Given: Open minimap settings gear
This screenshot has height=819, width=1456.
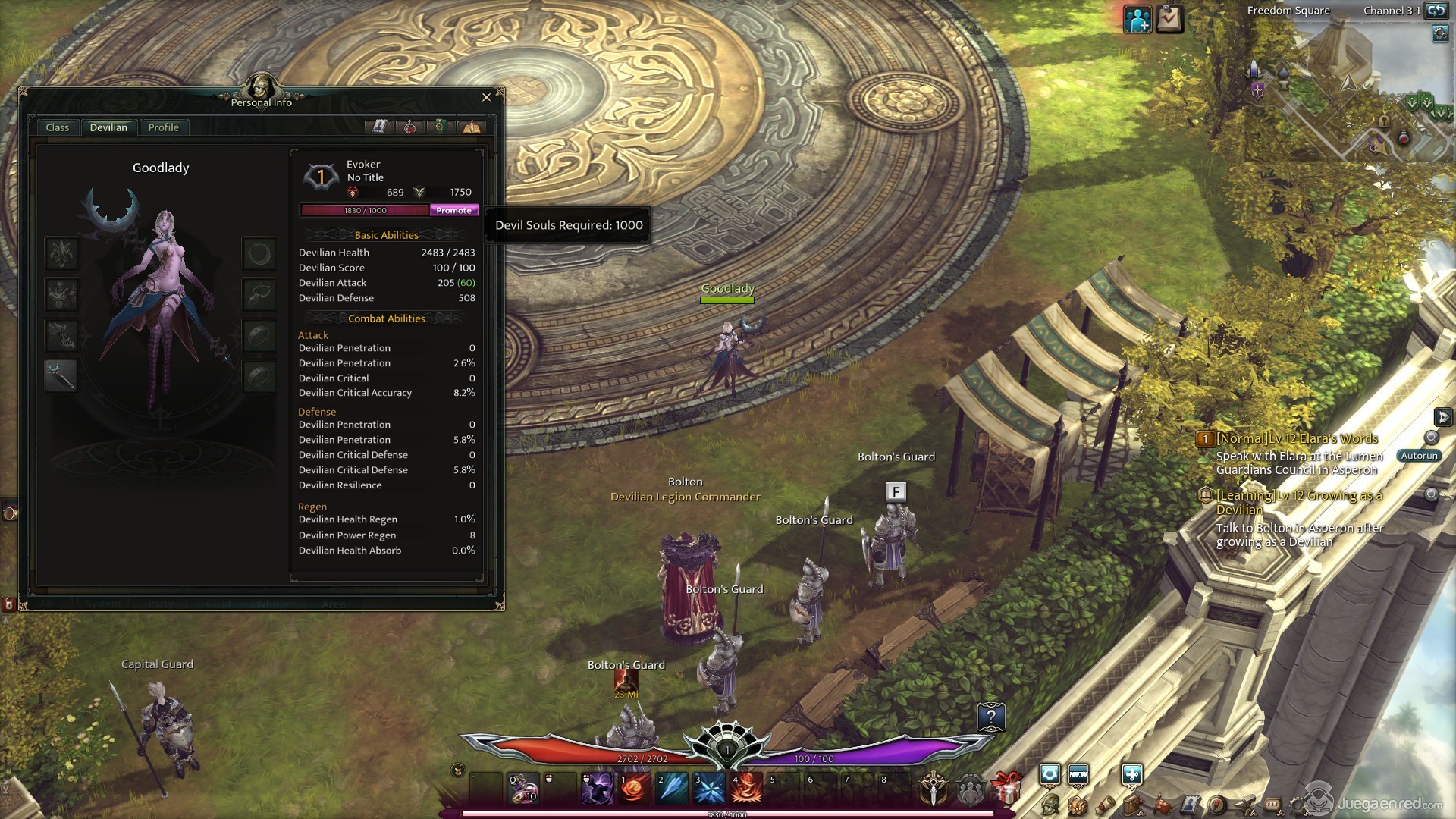Looking at the screenshot, I should (1440, 34).
